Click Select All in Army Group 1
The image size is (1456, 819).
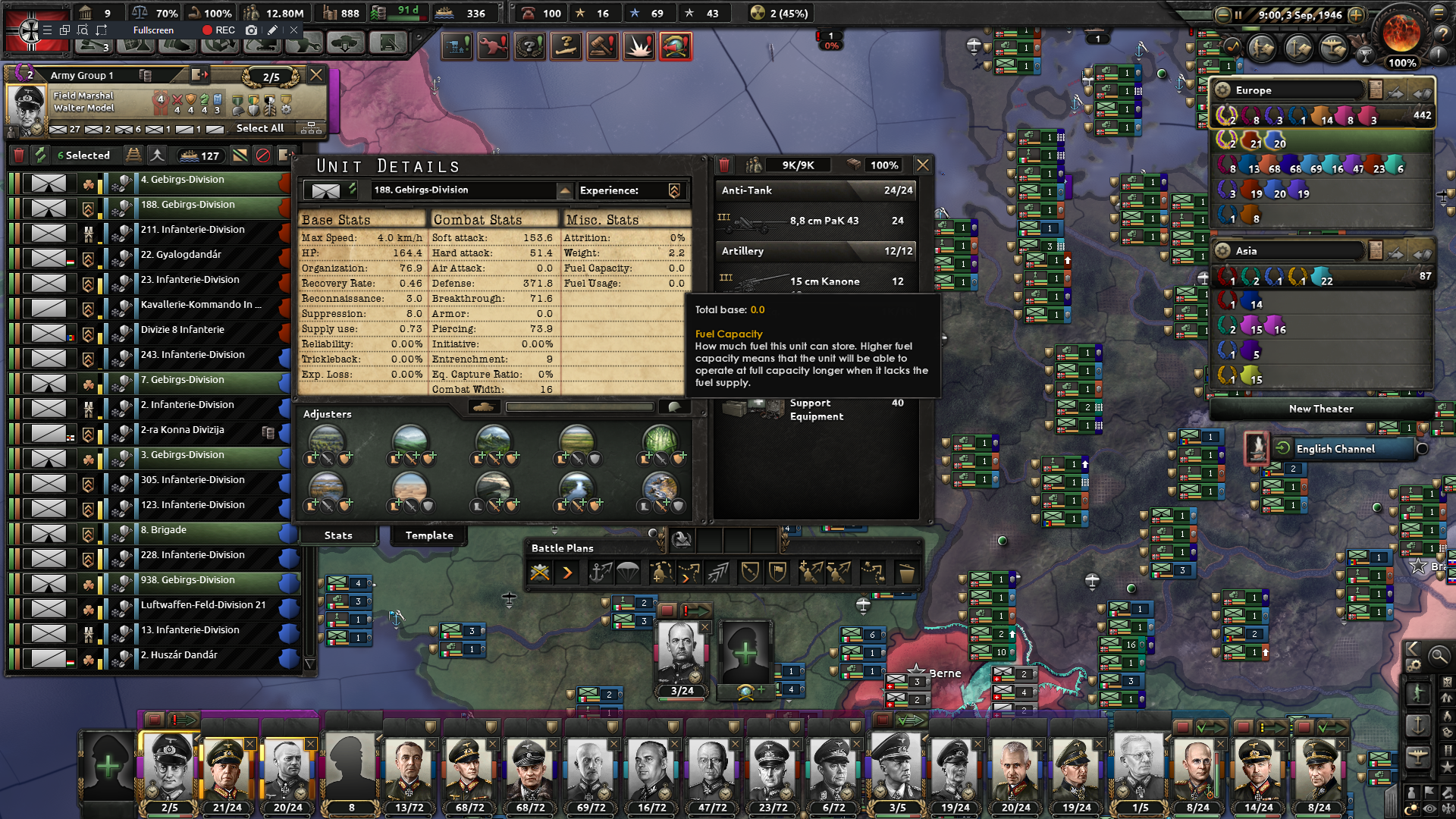[x=259, y=128]
